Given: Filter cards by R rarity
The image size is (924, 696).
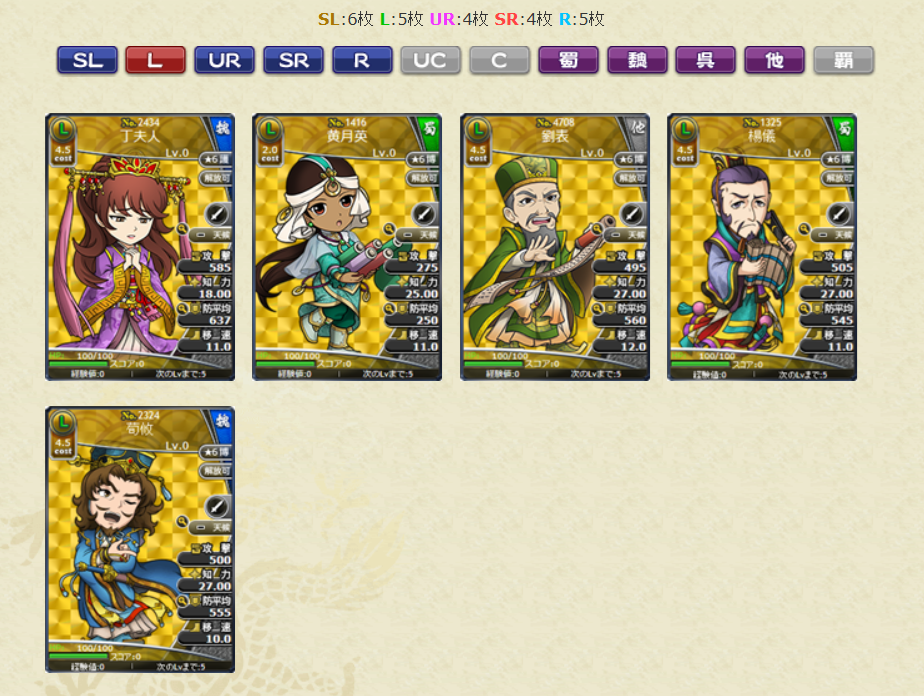Looking at the screenshot, I should tap(362, 60).
